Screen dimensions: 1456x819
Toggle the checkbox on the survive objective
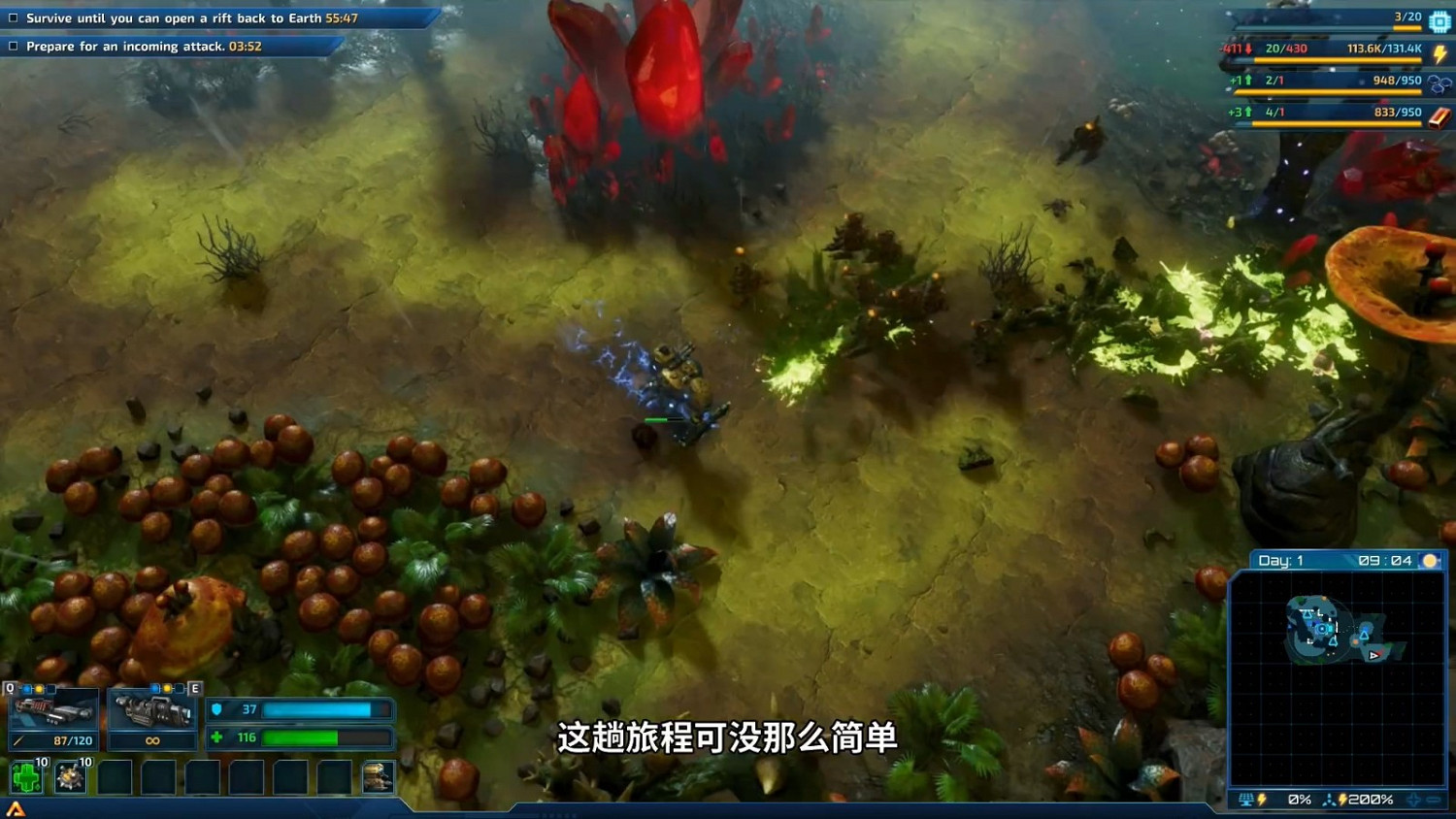14,17
